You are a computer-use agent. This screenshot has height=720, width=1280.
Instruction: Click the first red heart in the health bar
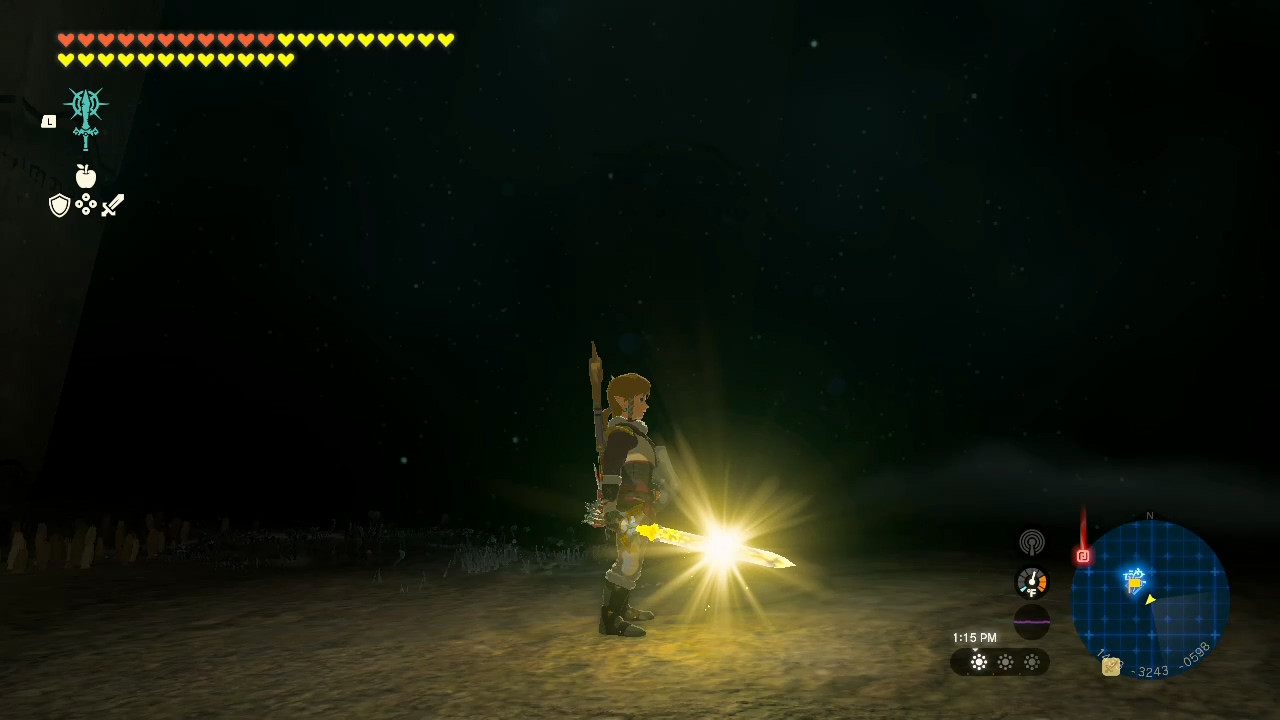[64, 40]
